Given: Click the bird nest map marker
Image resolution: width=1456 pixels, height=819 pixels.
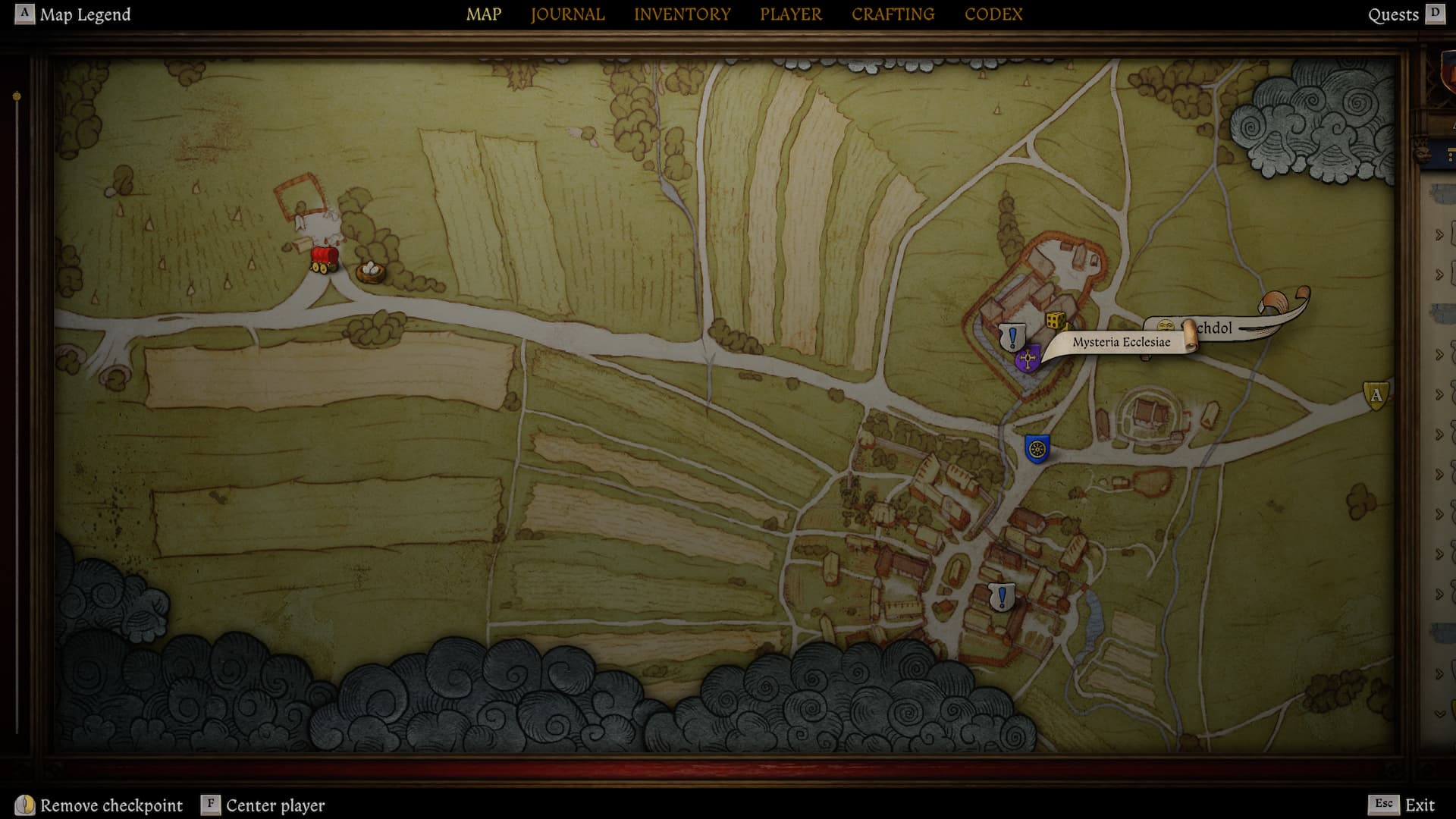Looking at the screenshot, I should 370,271.
